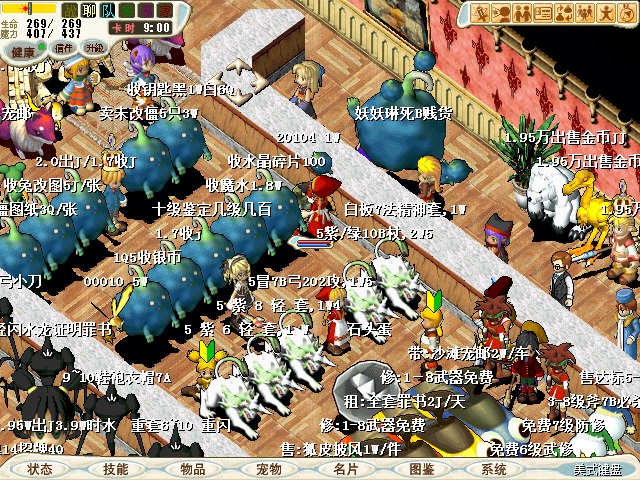
Task: Click the 美式键盘 input method indicator
Action: point(597,468)
